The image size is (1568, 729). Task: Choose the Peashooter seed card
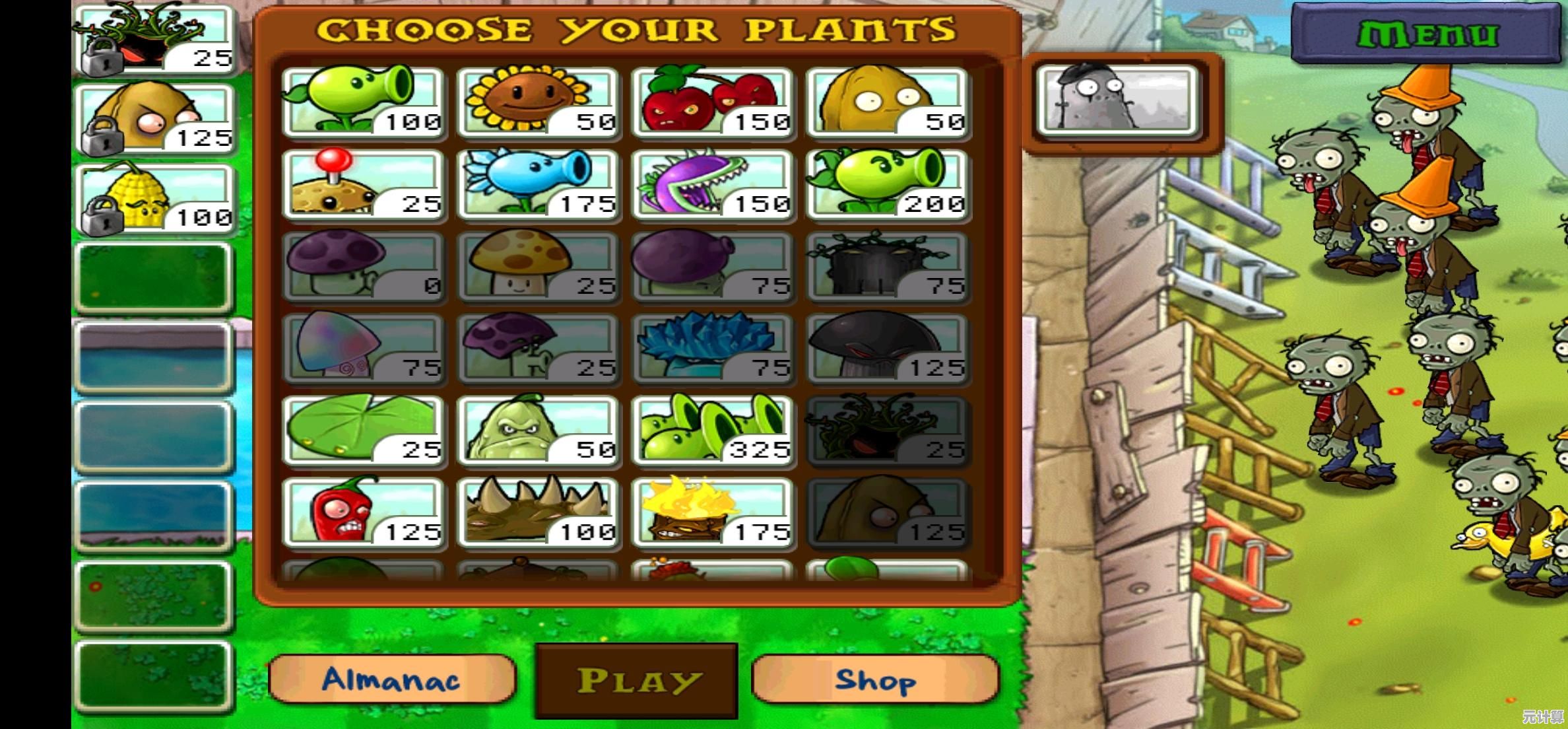363,102
